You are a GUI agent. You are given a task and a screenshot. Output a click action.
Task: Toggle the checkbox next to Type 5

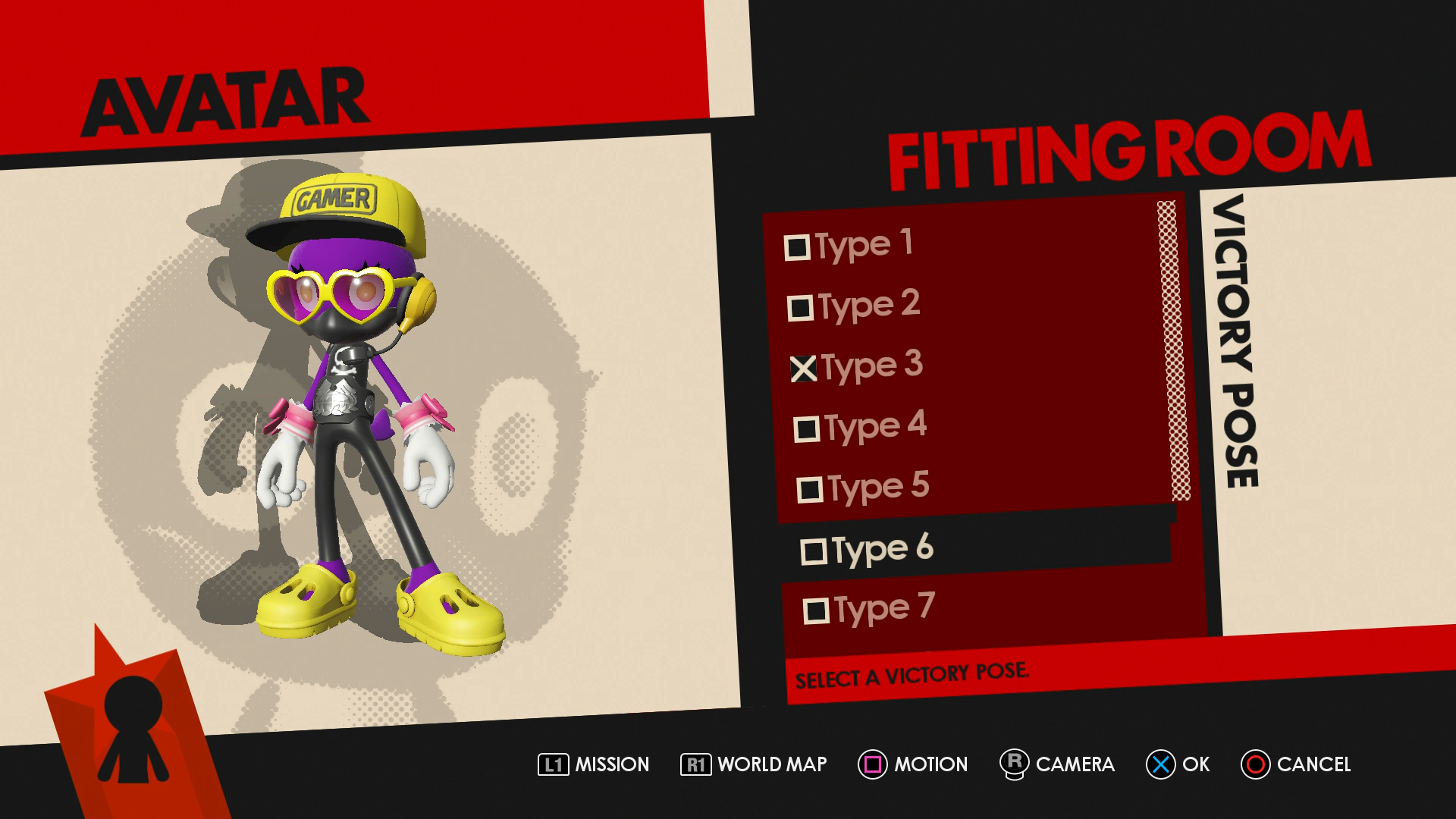coord(810,490)
